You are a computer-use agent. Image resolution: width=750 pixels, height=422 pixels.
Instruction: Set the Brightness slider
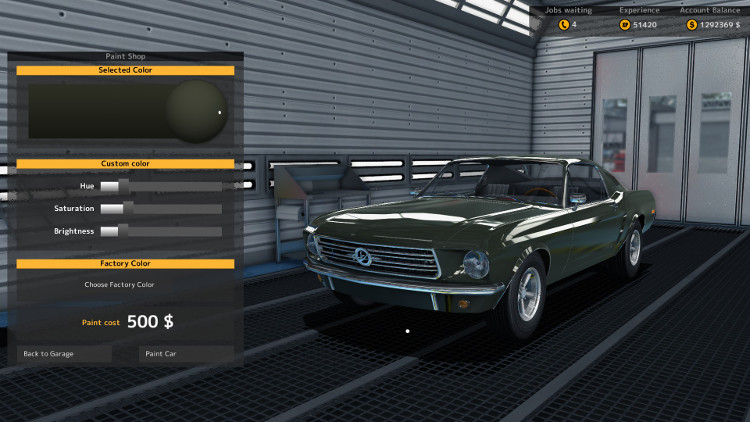[160, 231]
